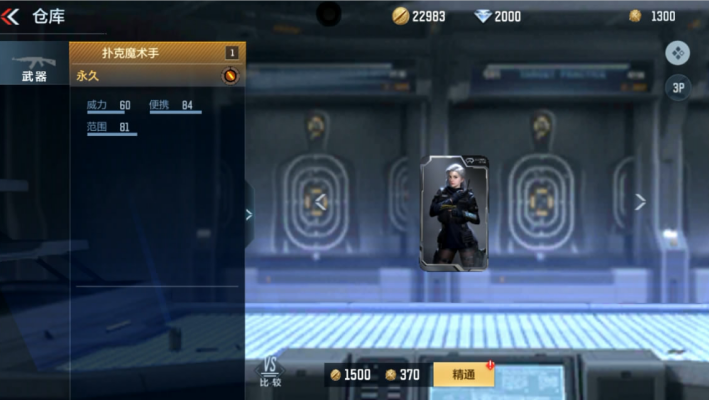Screen dimensions: 709x400
Task: Select the 扑克魔术手 item row
Action: [x=156, y=53]
